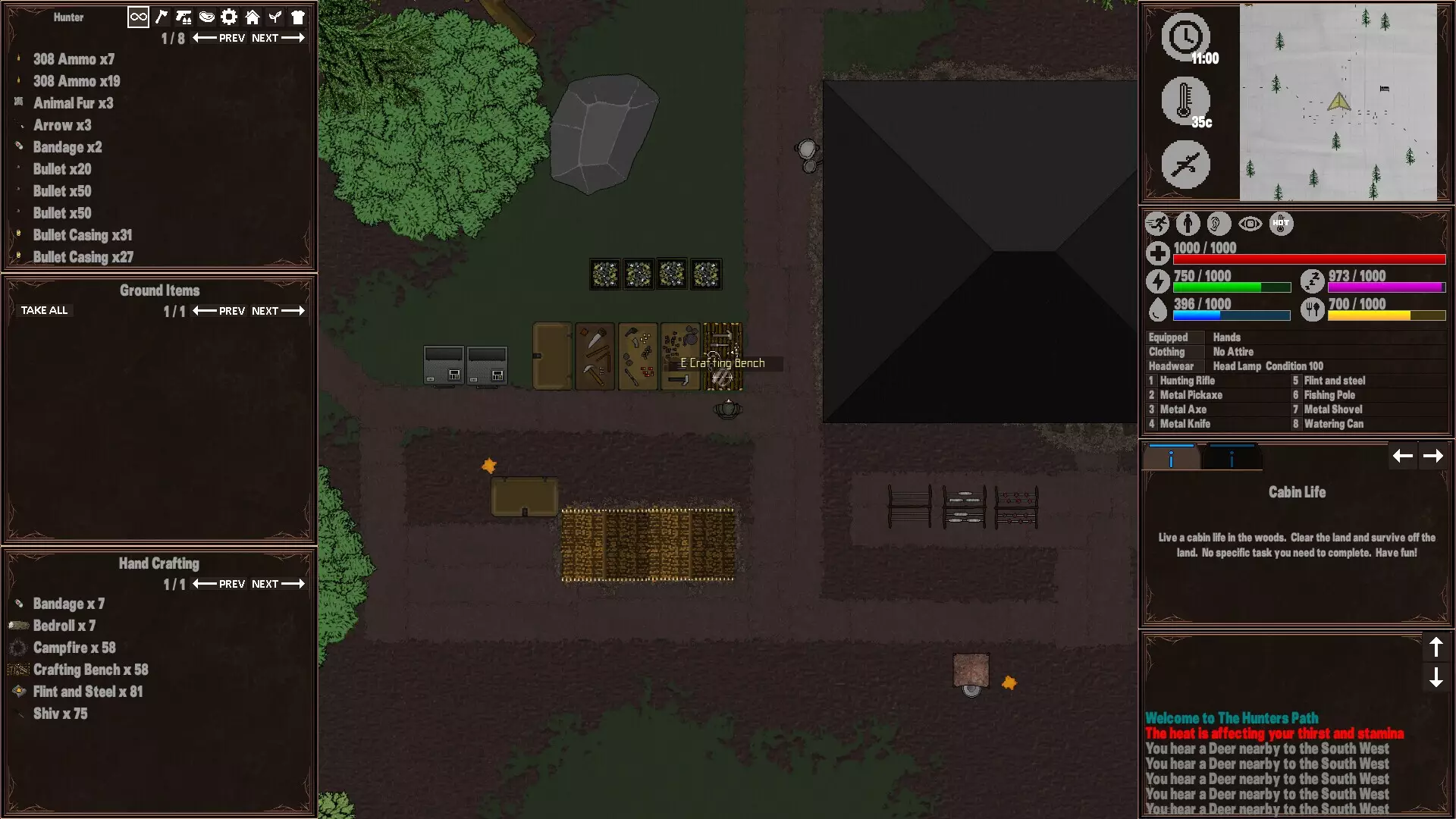Image resolution: width=1456 pixels, height=819 pixels.
Task: Switch to the second info tab
Action: (x=1232, y=456)
